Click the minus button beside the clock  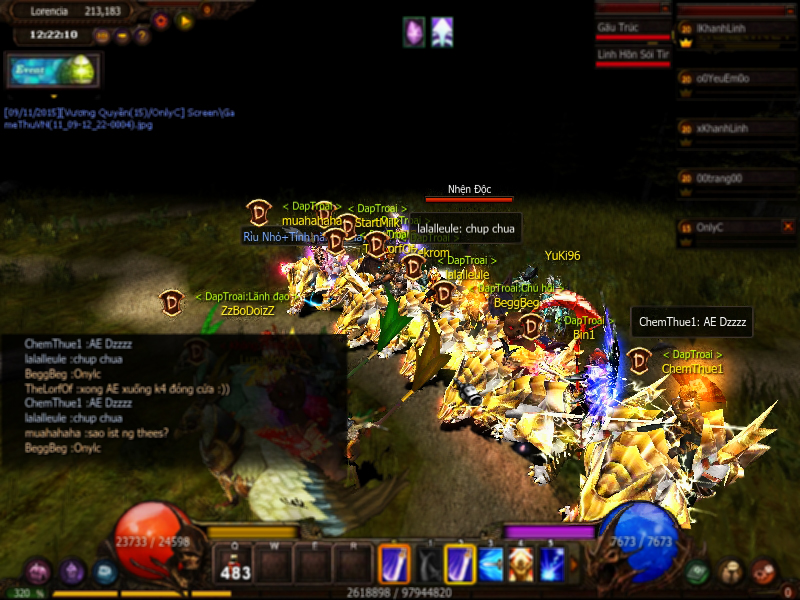(122, 36)
